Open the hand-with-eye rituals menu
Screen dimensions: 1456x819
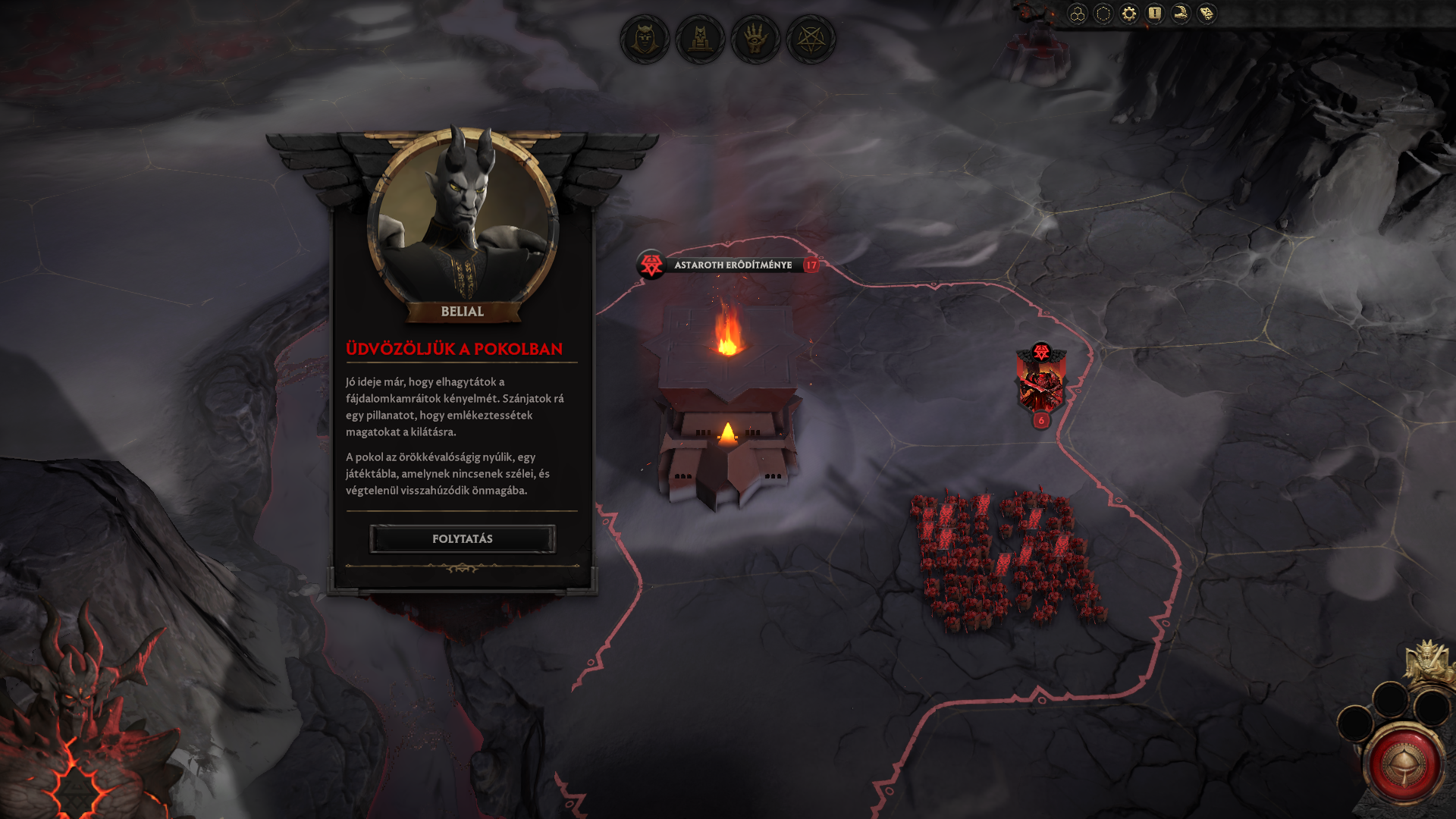pos(755,39)
